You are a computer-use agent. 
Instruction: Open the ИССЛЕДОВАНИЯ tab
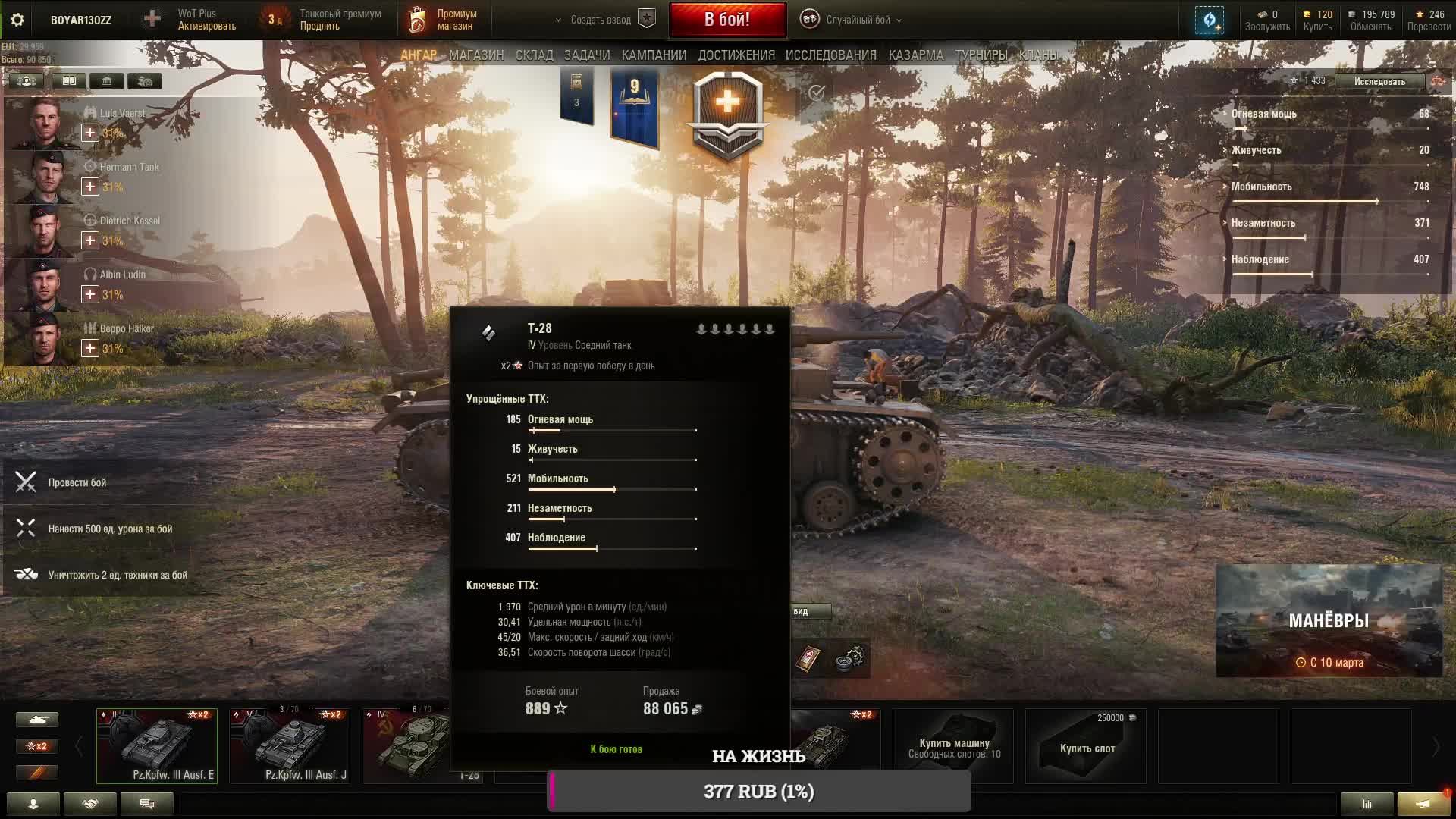pyautogui.click(x=830, y=55)
